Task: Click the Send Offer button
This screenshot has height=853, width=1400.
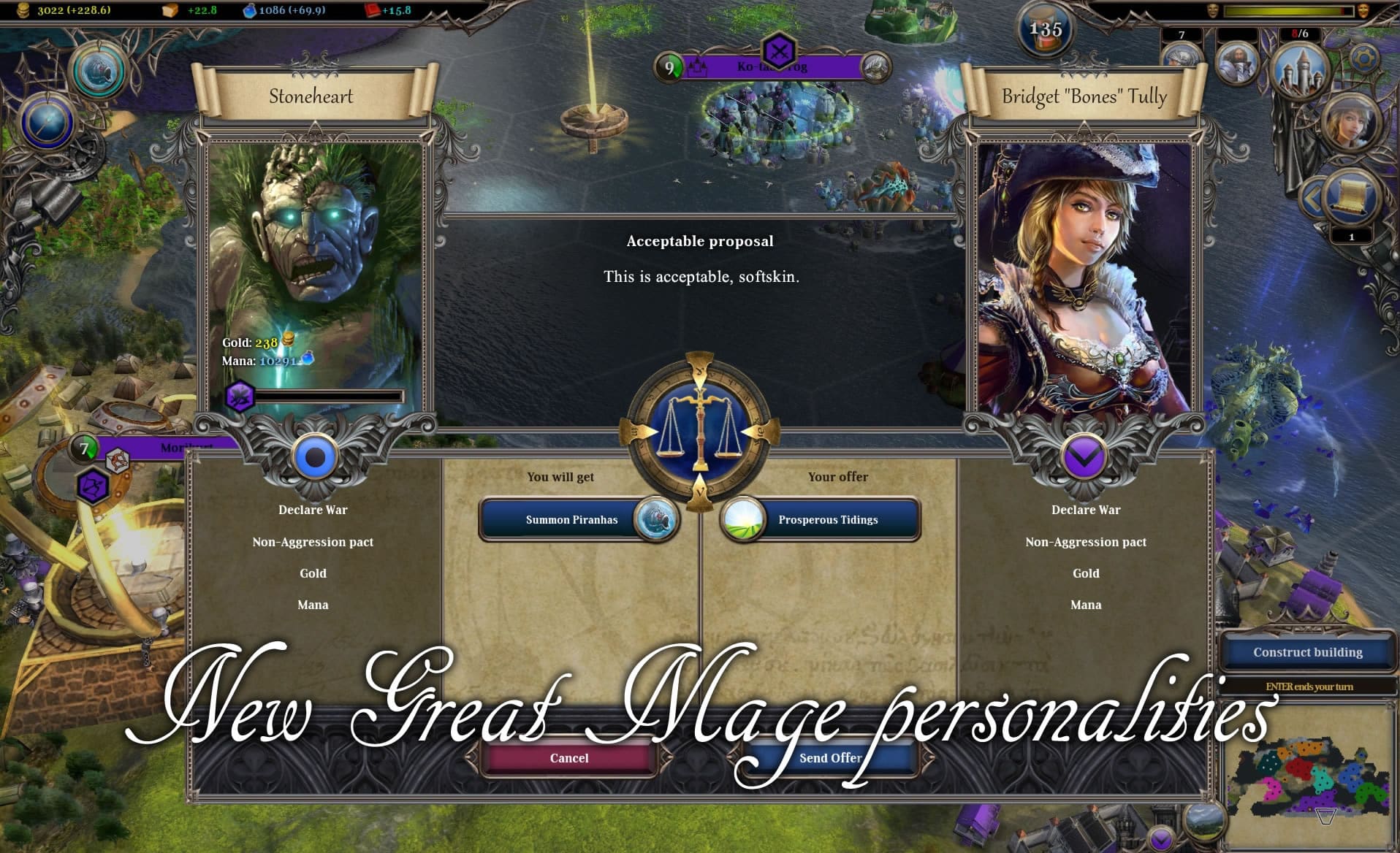Action: (x=832, y=758)
